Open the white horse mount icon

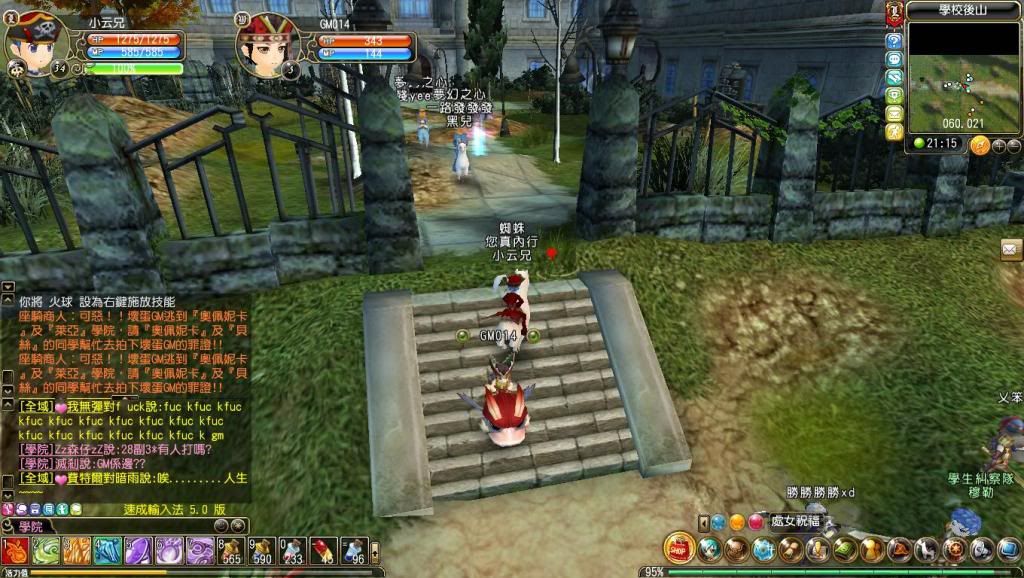926,549
